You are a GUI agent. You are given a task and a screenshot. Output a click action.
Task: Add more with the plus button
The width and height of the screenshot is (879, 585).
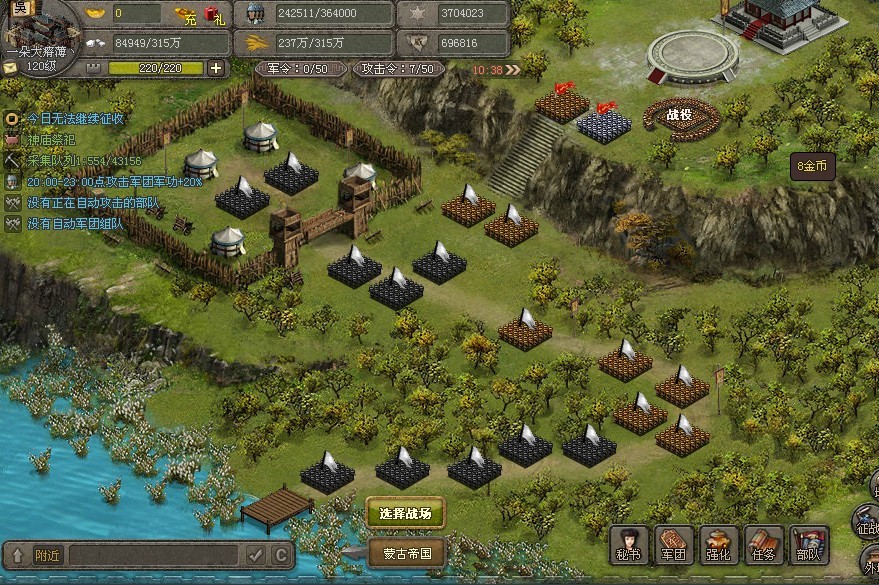pyautogui.click(x=216, y=68)
